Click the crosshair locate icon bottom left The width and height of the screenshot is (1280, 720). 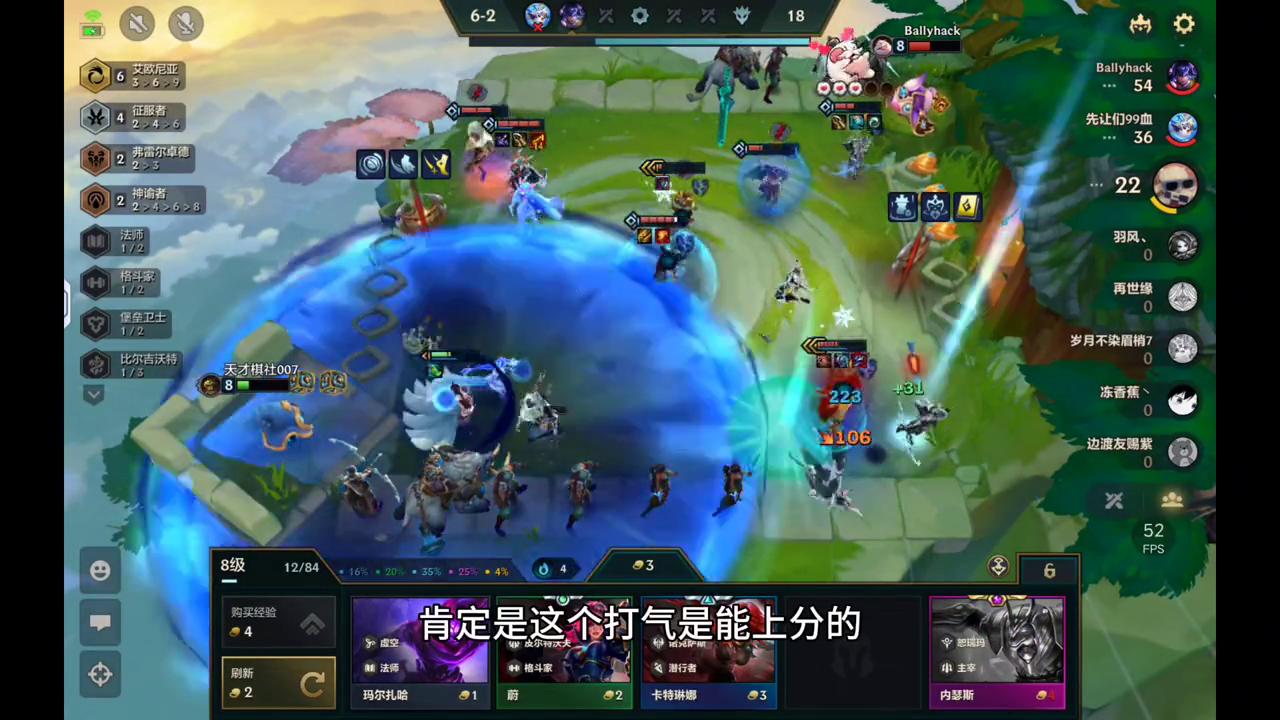pyautogui.click(x=100, y=674)
